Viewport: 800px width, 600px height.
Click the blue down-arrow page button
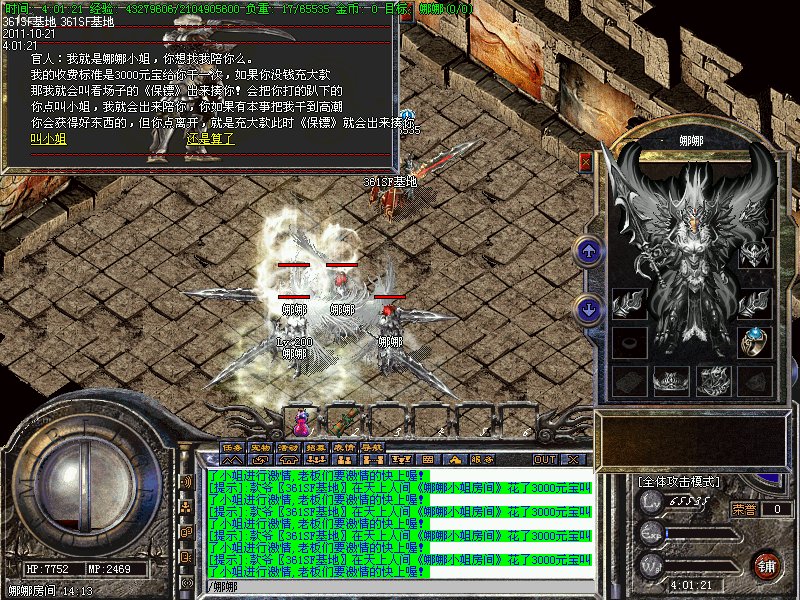coord(589,309)
